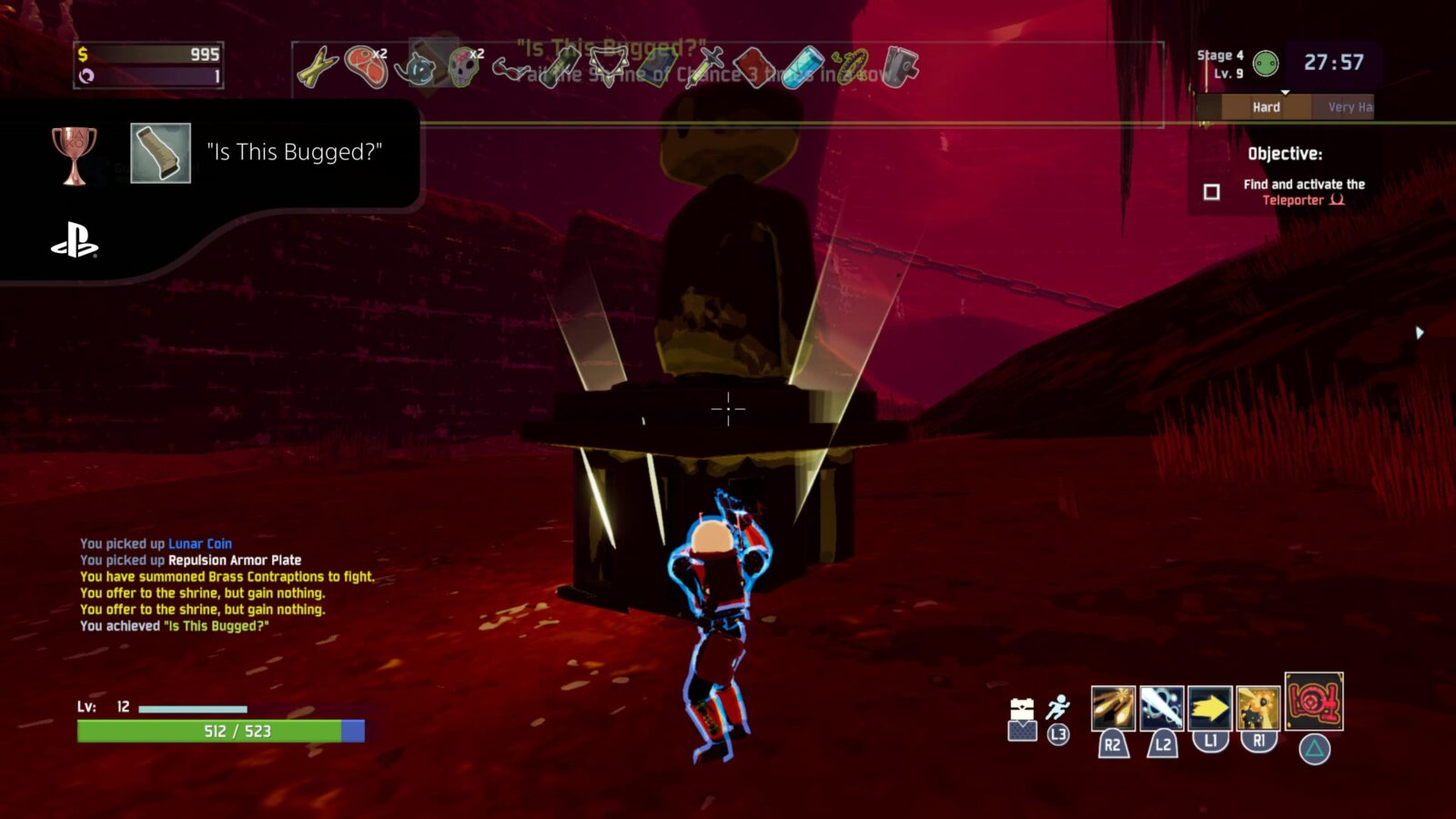Click the yellow sticks item icon

coord(317,67)
